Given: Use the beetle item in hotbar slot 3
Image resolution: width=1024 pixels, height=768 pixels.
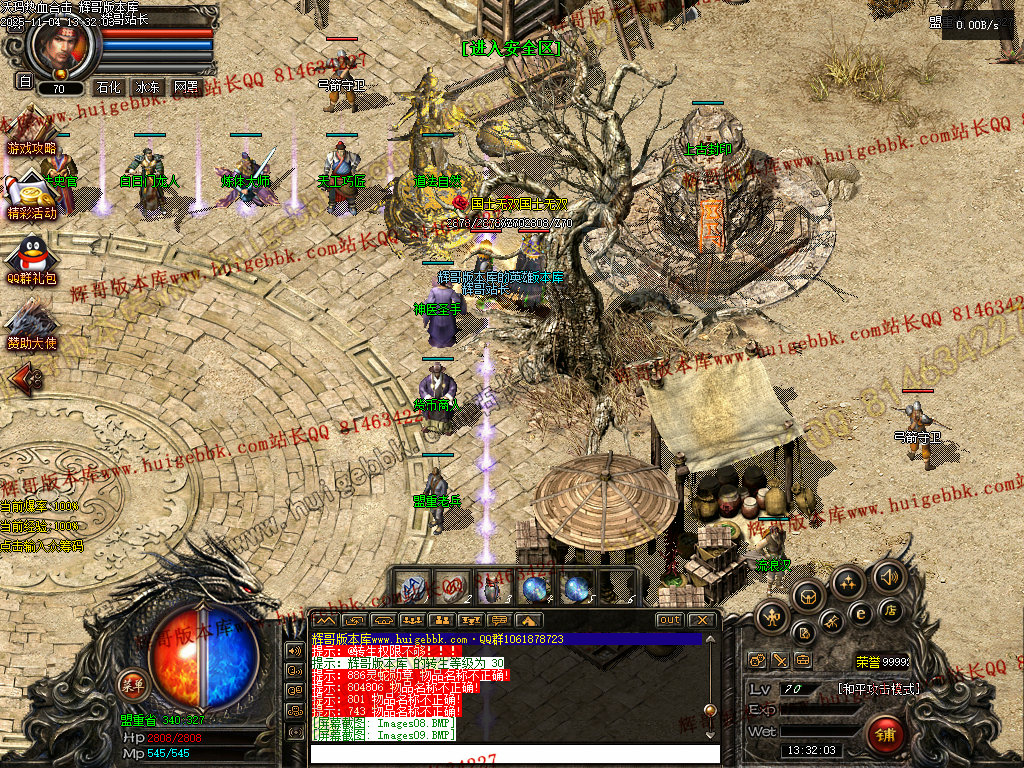Looking at the screenshot, I should coord(494,587).
